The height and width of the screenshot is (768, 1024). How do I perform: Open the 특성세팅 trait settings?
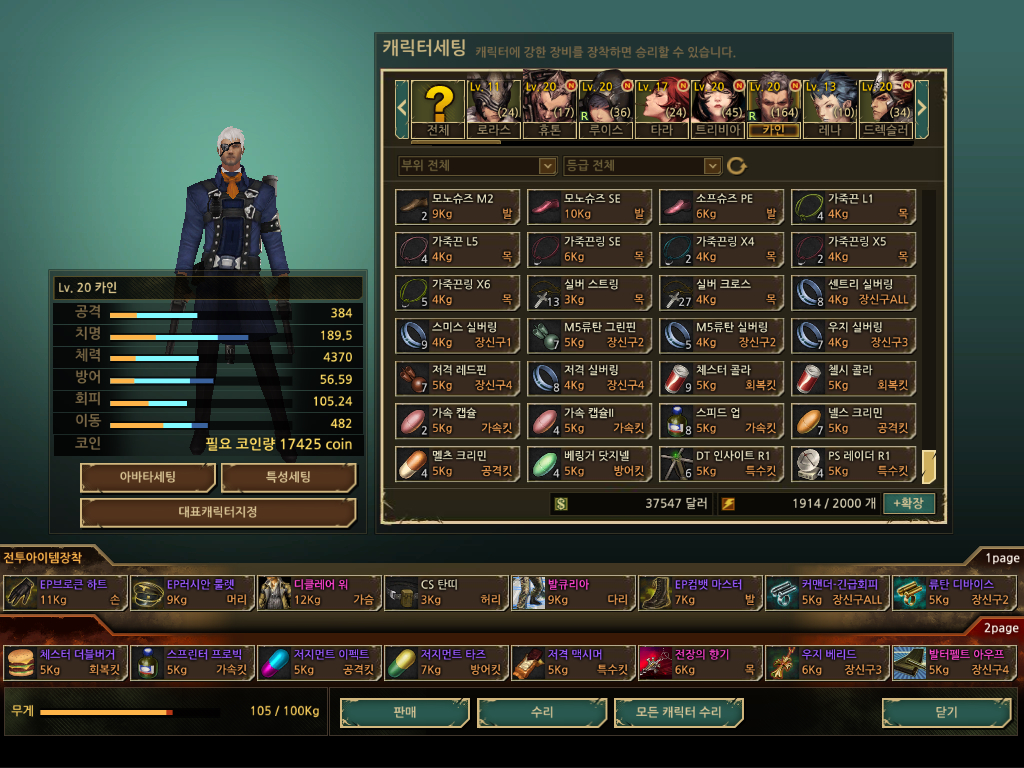(x=288, y=477)
